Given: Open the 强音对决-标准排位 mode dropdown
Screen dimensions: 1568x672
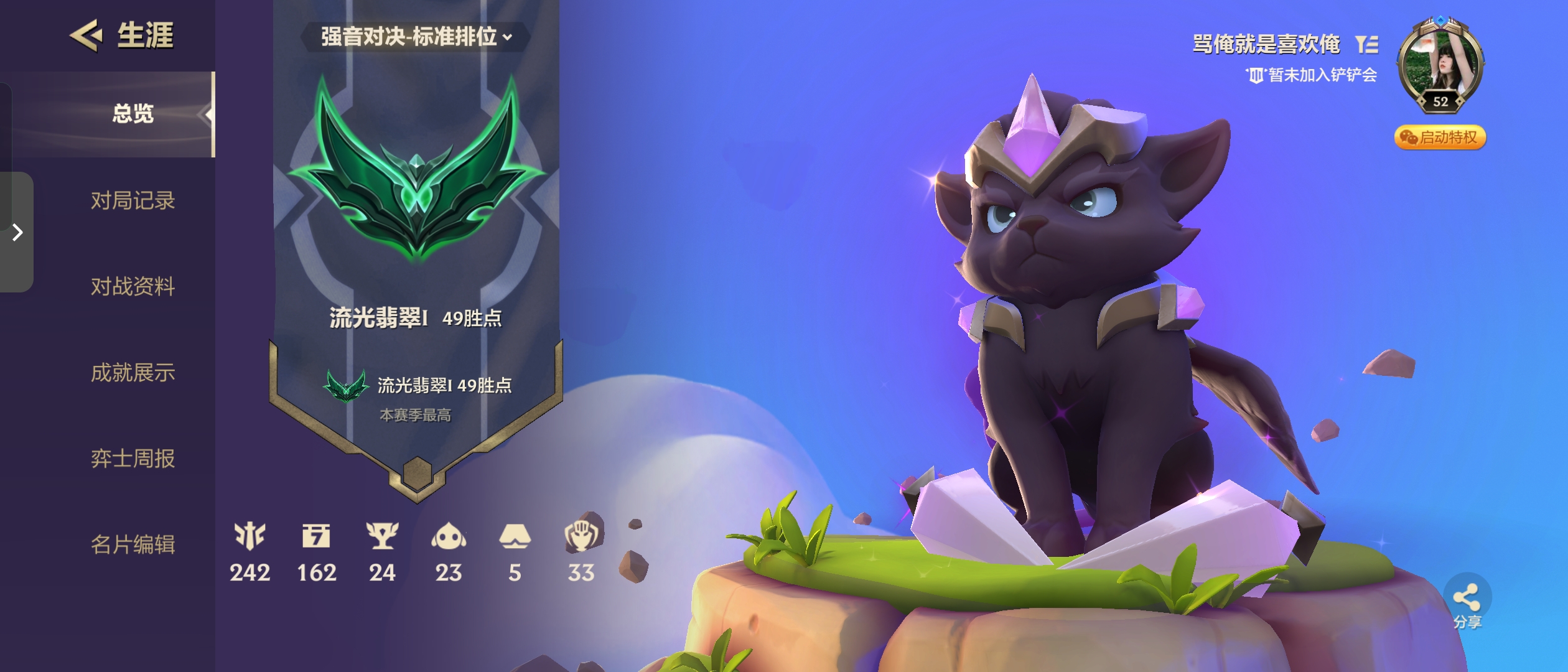Looking at the screenshot, I should 416,37.
